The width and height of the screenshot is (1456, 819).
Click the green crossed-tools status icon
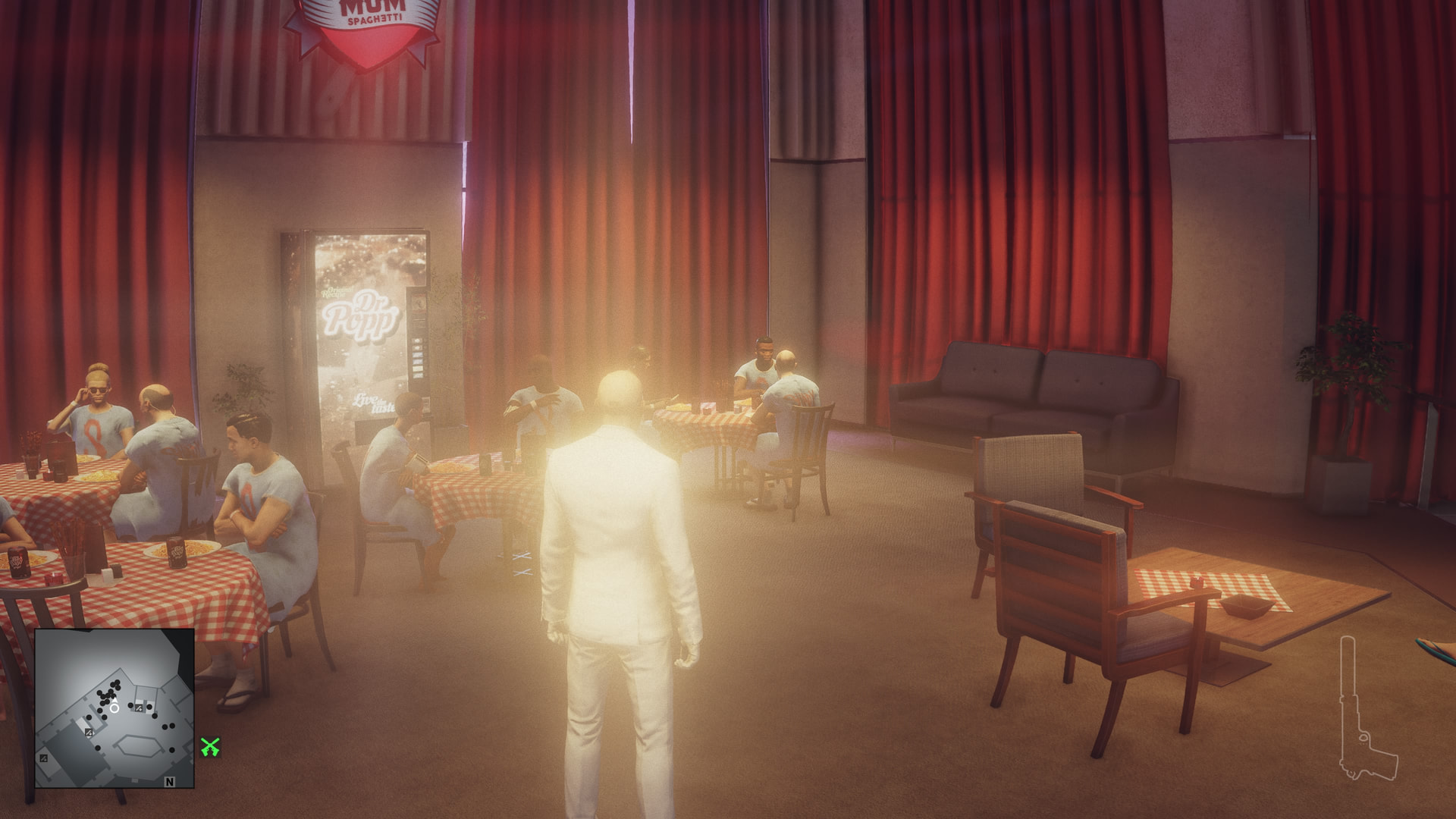[210, 747]
